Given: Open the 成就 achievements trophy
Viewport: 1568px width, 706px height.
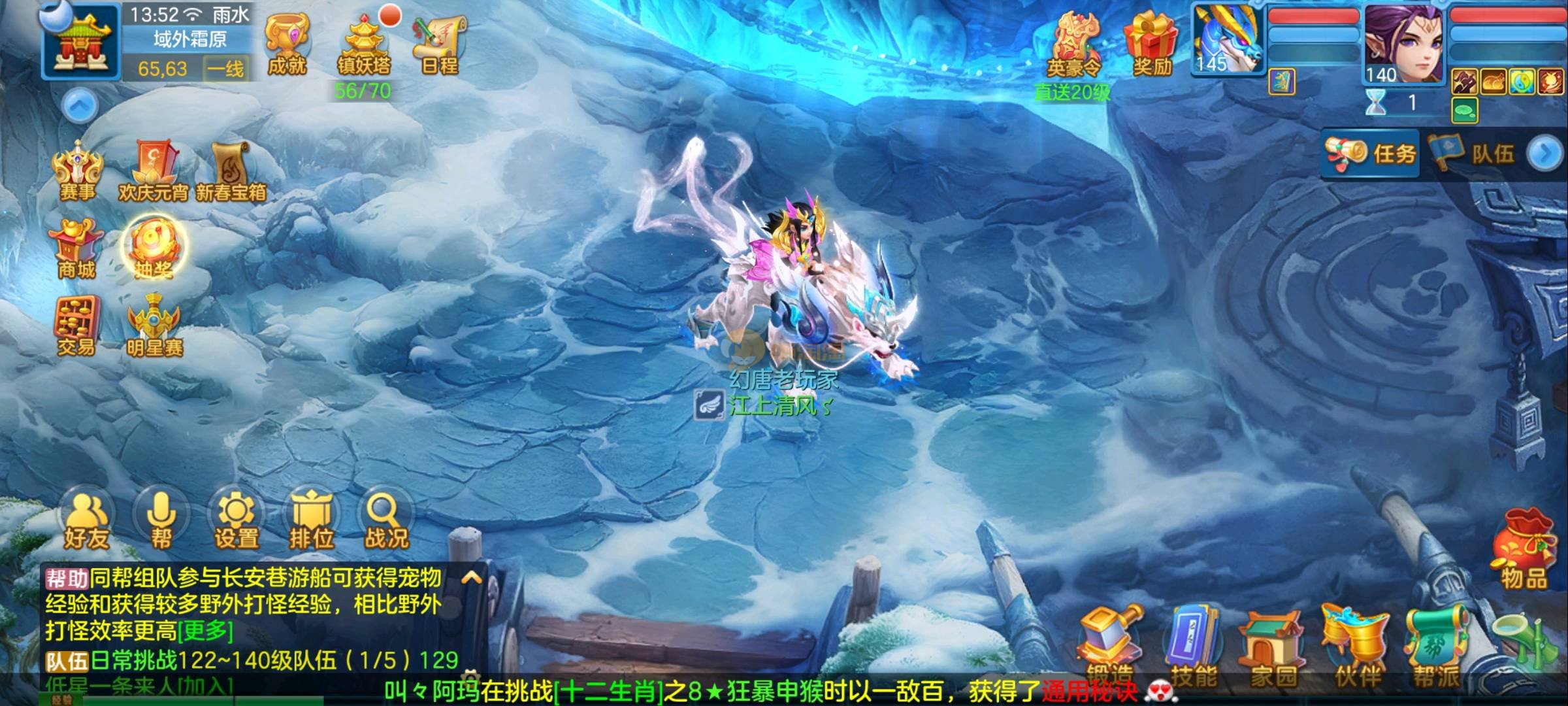Looking at the screenshot, I should (x=287, y=43).
